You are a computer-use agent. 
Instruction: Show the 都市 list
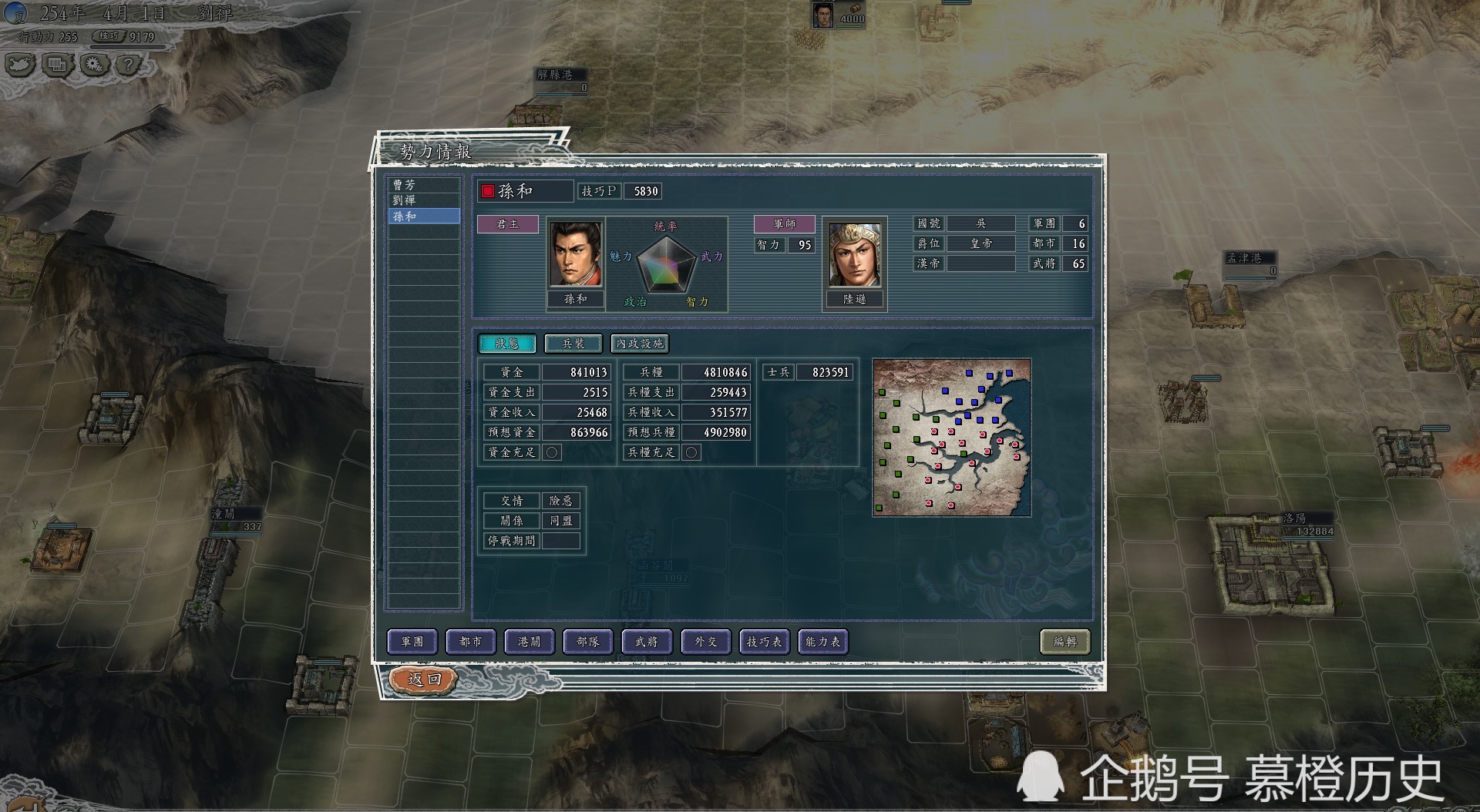(471, 641)
